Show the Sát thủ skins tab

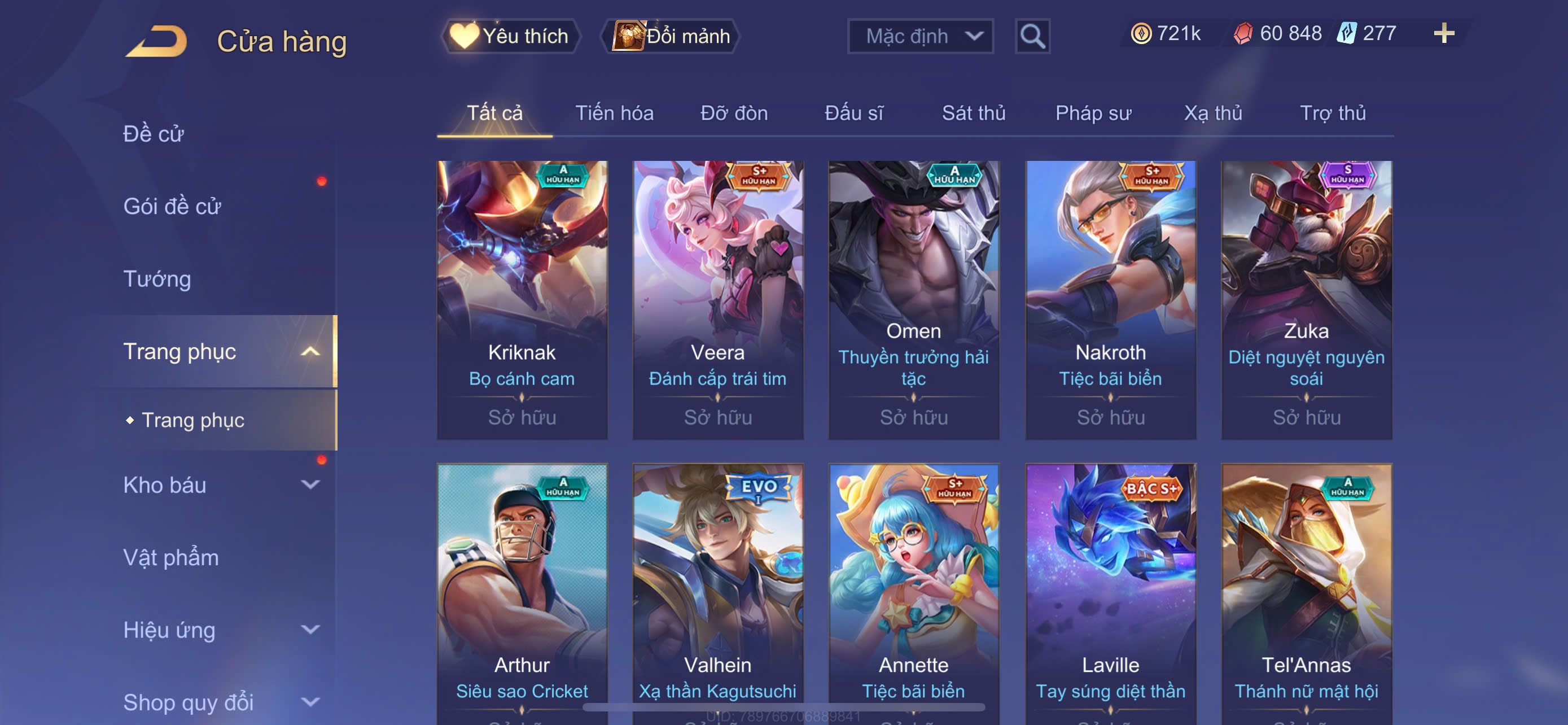[x=973, y=113]
